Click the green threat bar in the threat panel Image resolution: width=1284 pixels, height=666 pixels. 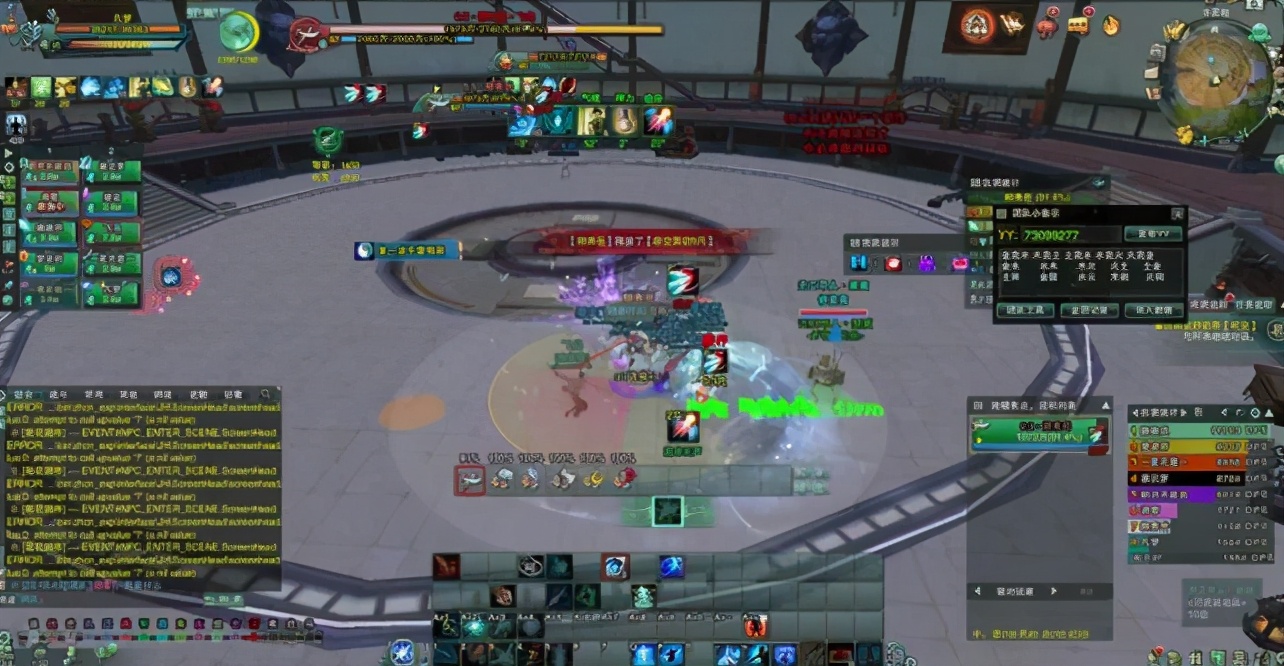[1038, 434]
